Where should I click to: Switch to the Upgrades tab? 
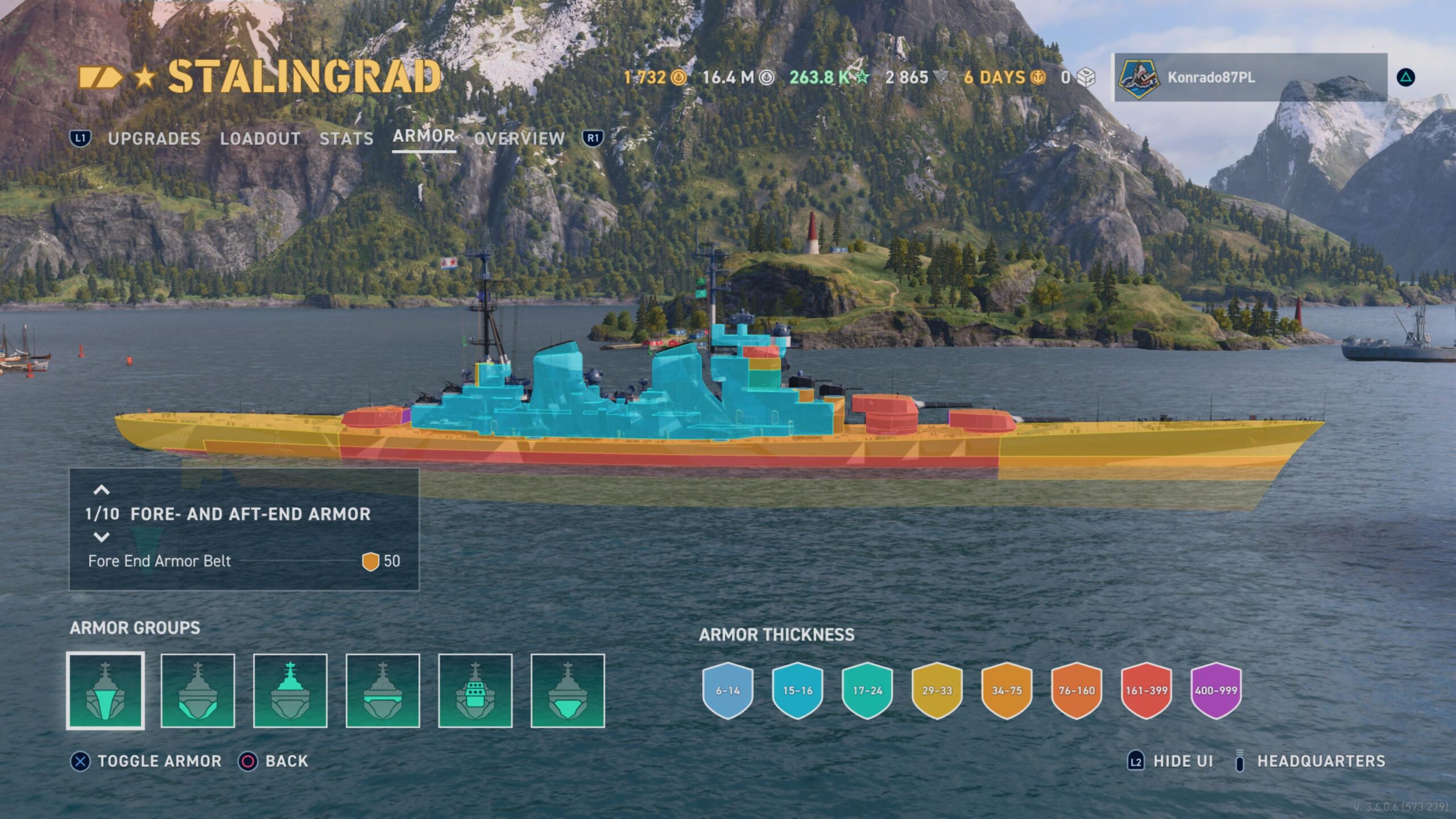point(154,138)
